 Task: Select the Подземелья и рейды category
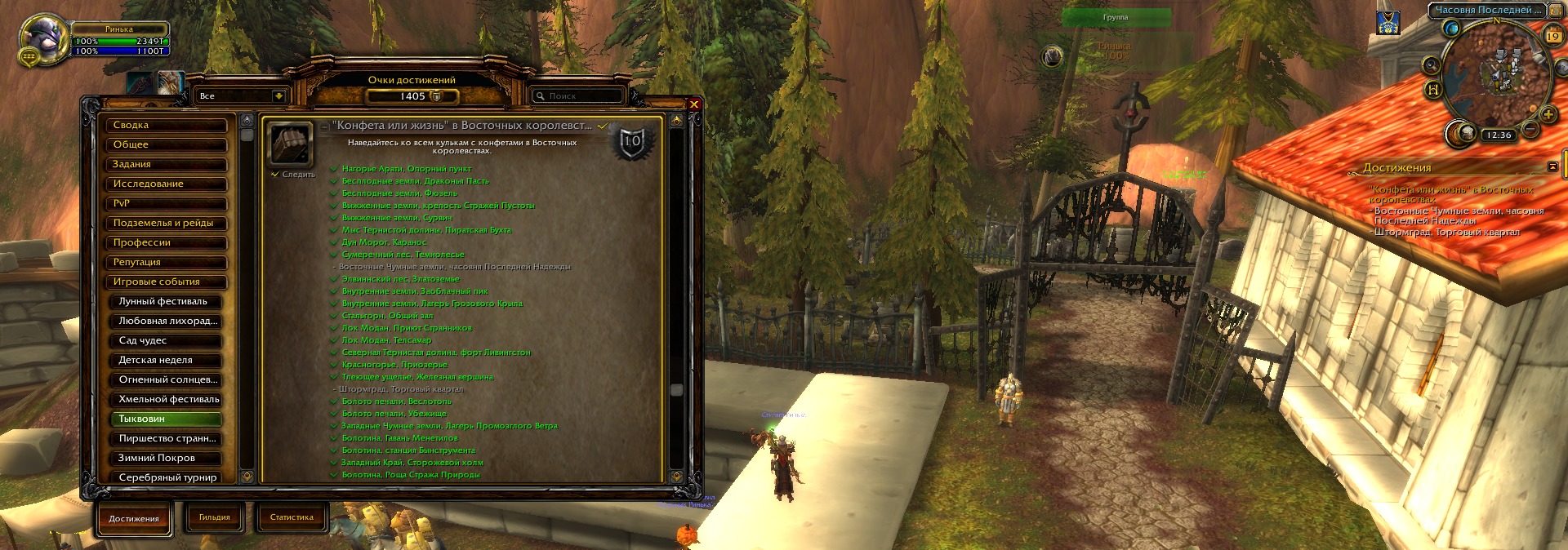pyautogui.click(x=166, y=224)
